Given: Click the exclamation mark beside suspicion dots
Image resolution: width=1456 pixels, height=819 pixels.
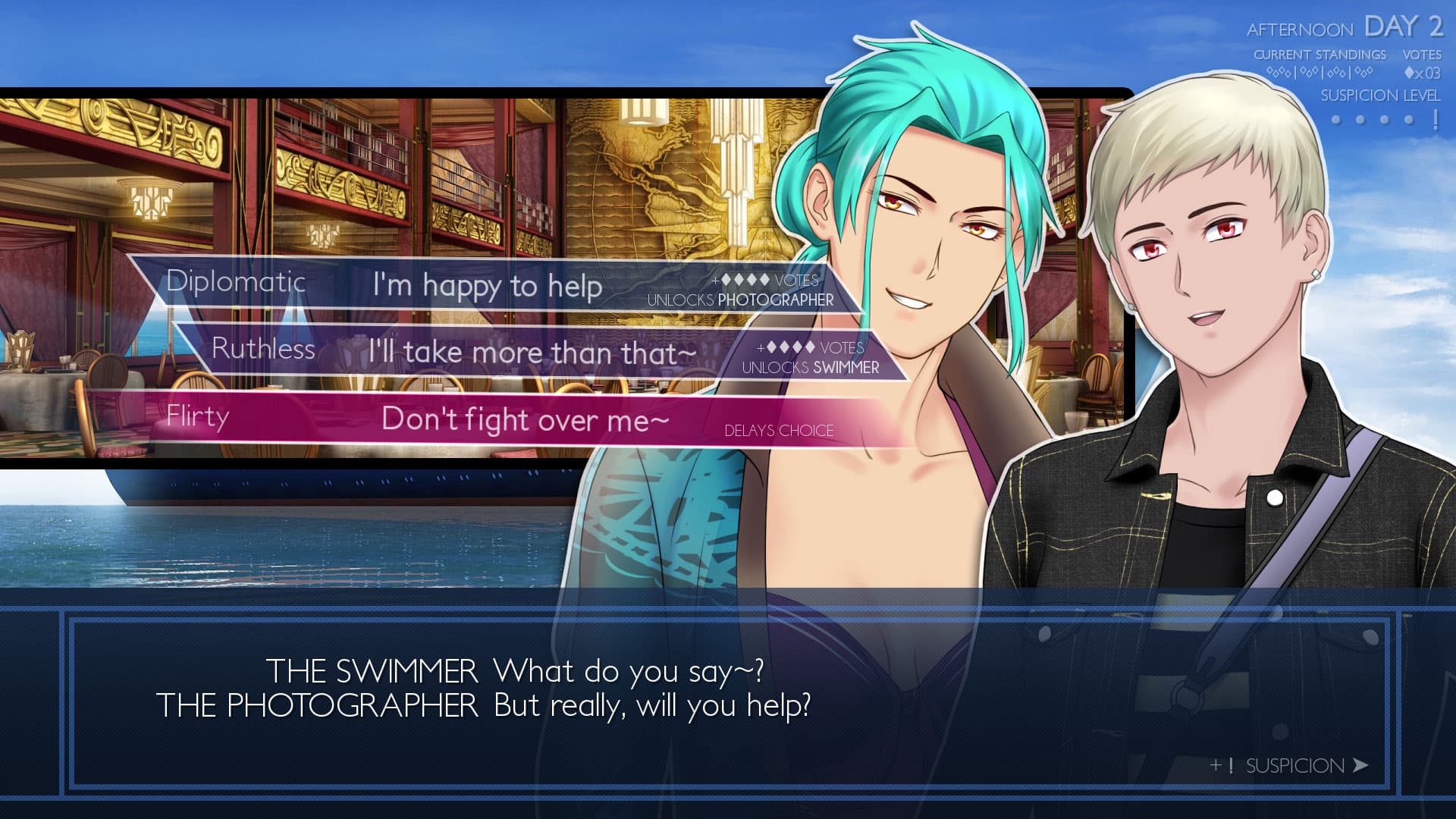Looking at the screenshot, I should click(x=1436, y=118).
